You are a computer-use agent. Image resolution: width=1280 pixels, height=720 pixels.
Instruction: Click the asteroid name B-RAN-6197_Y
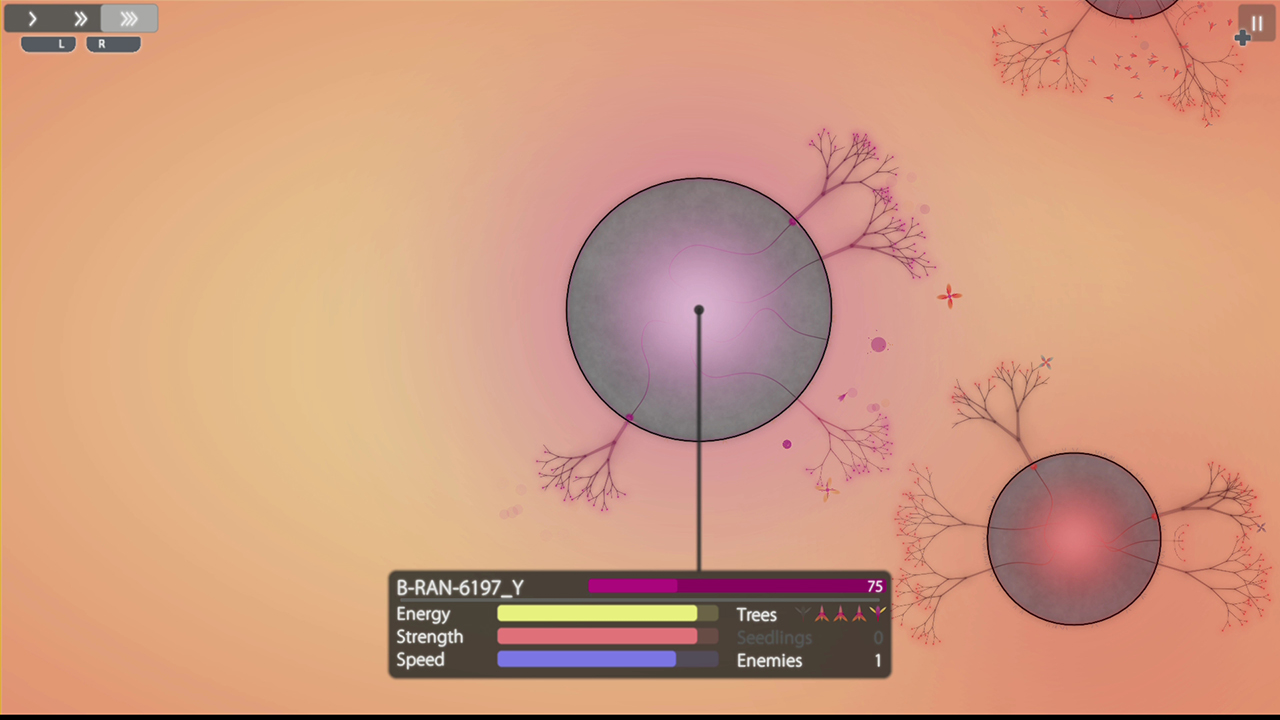coord(459,588)
